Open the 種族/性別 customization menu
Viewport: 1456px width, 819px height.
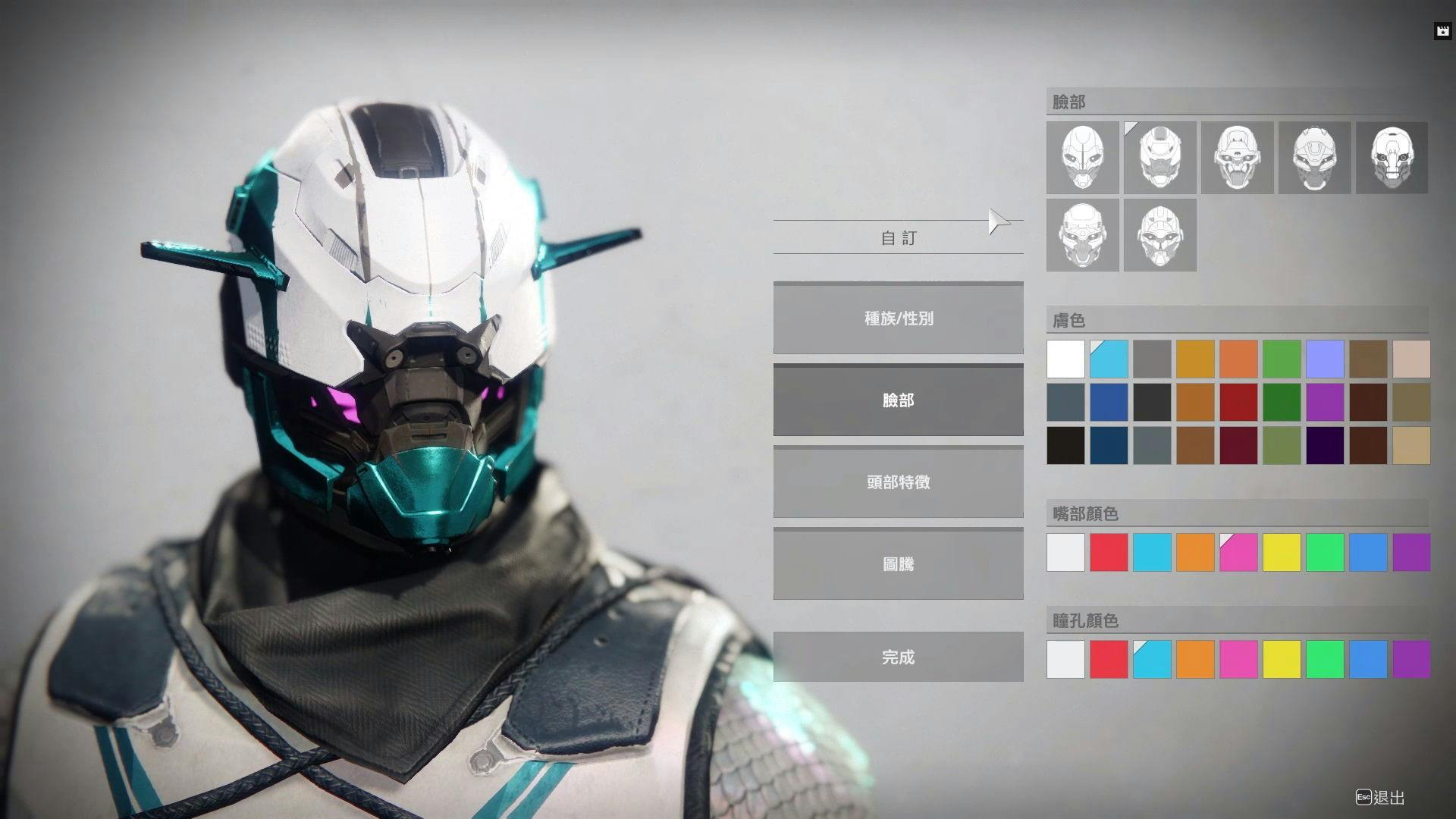click(x=898, y=318)
